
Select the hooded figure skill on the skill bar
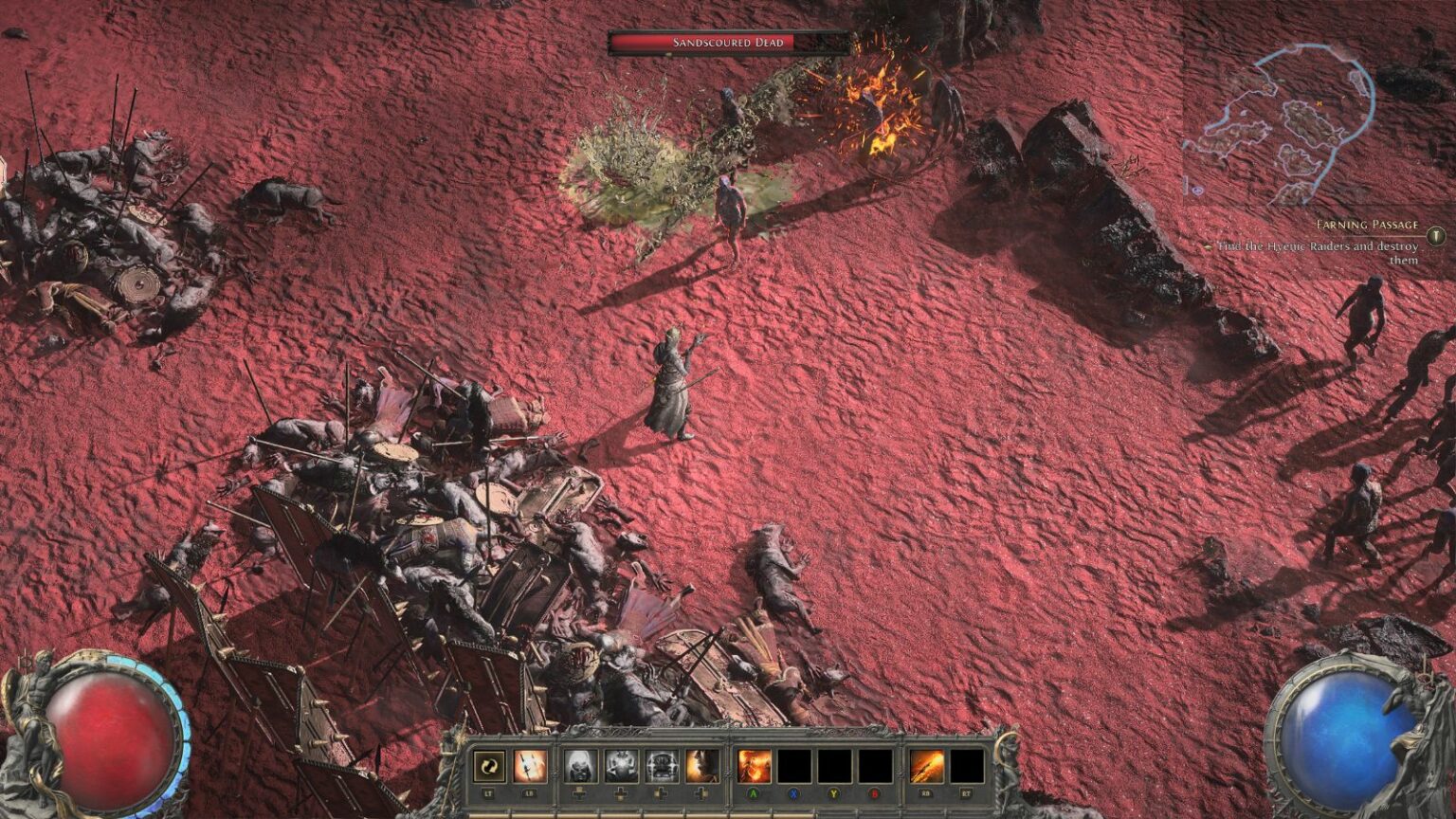(x=581, y=767)
